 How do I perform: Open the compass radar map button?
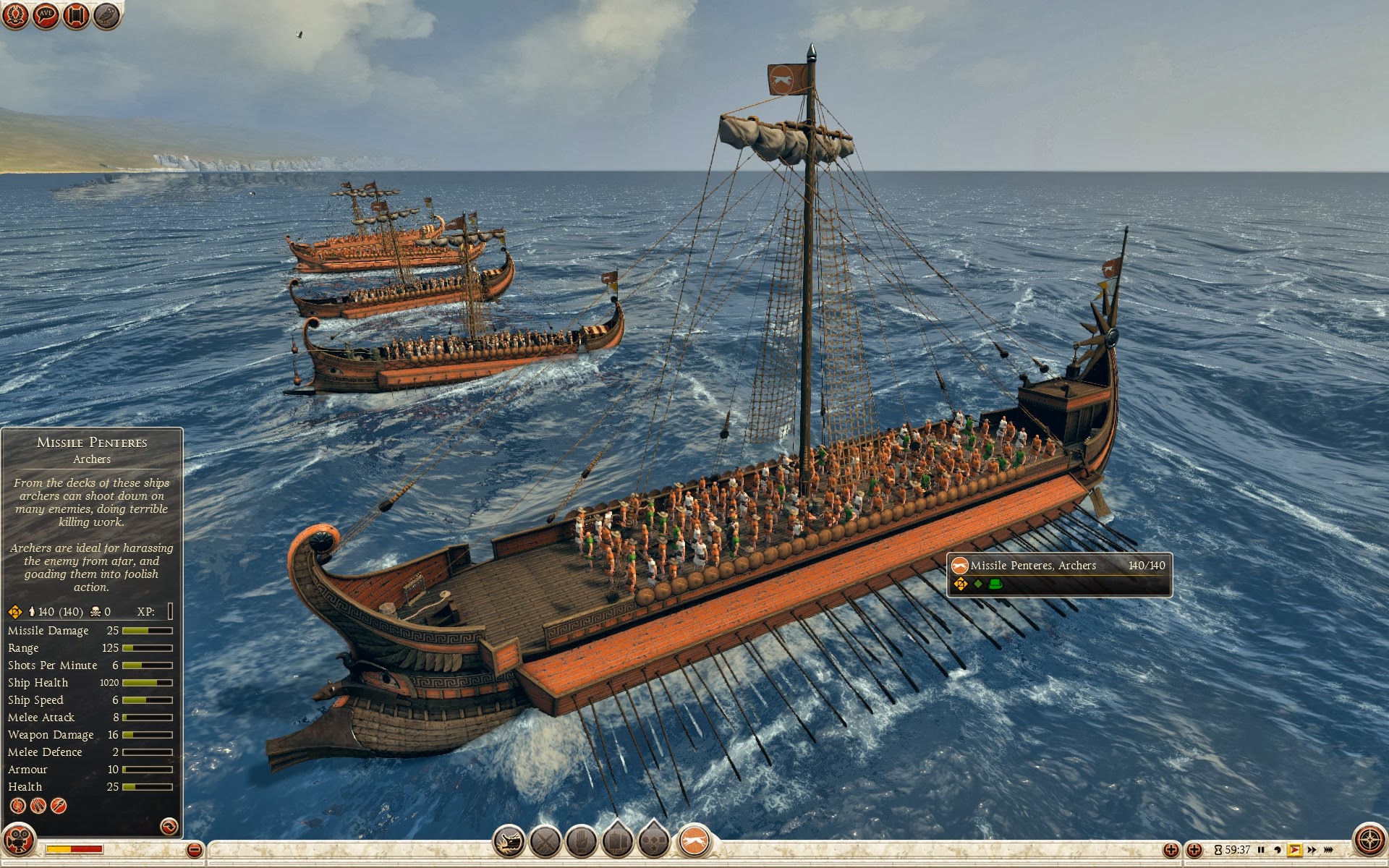pyautogui.click(x=1369, y=841)
